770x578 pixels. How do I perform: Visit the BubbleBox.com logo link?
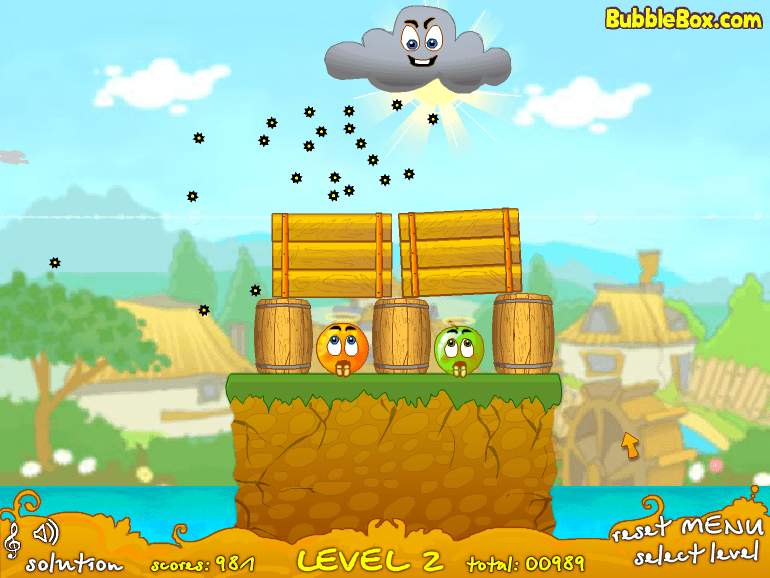(683, 18)
